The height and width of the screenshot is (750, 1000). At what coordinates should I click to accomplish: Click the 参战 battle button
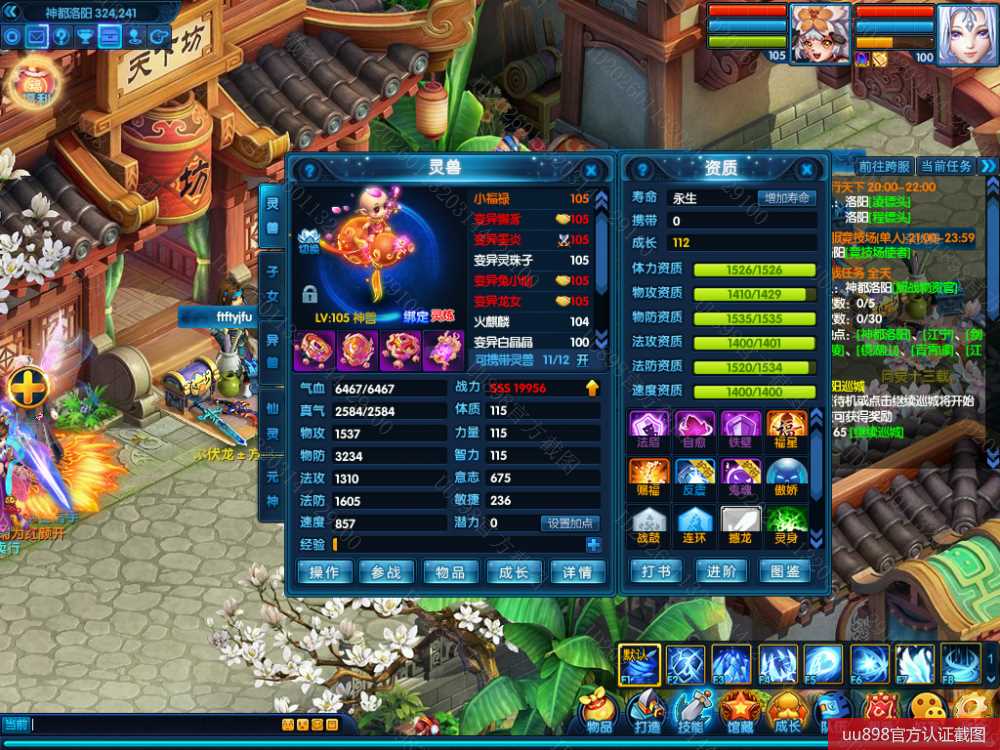[386, 572]
